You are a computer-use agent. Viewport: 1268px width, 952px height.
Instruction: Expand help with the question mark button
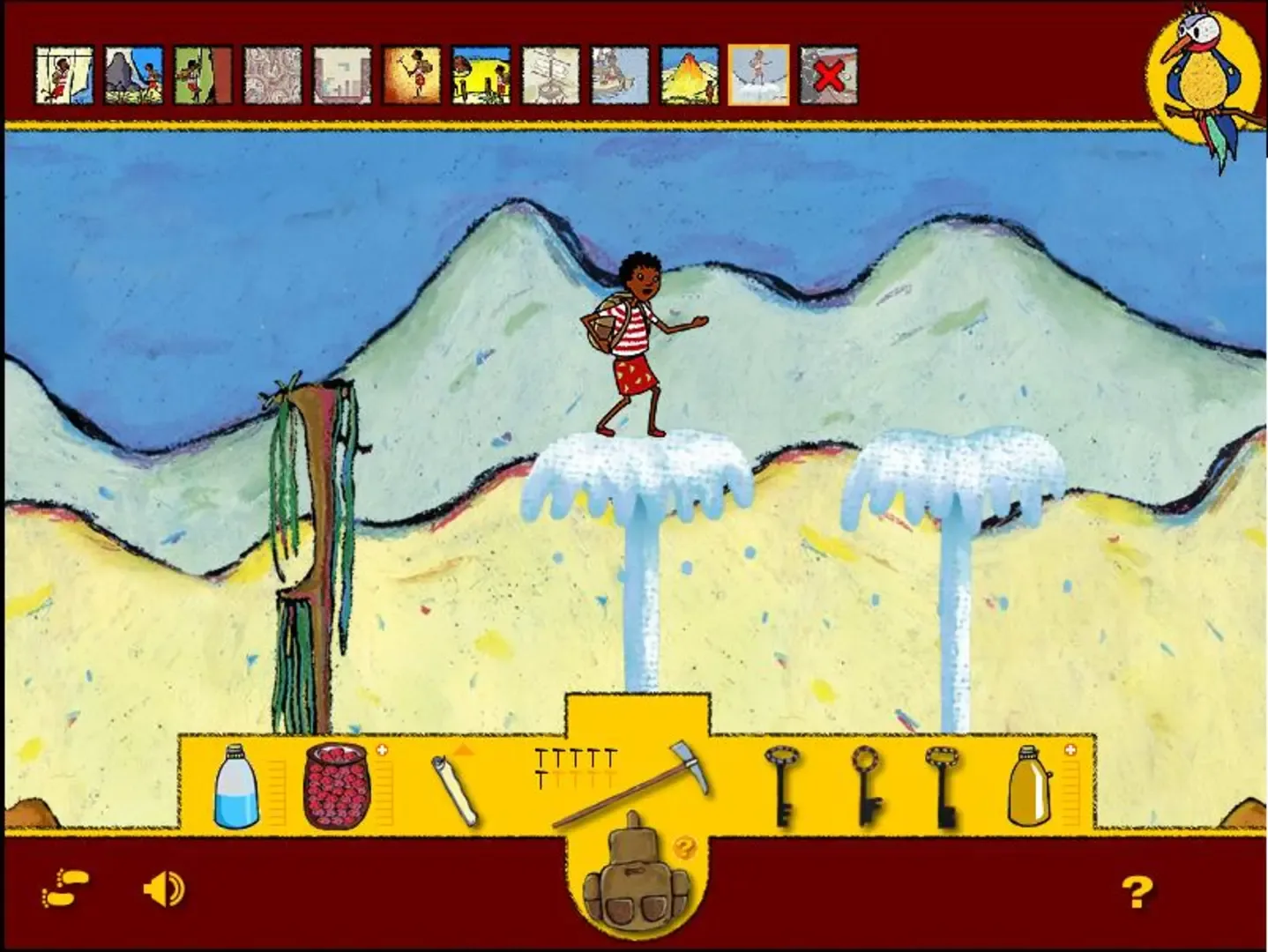point(1138,889)
